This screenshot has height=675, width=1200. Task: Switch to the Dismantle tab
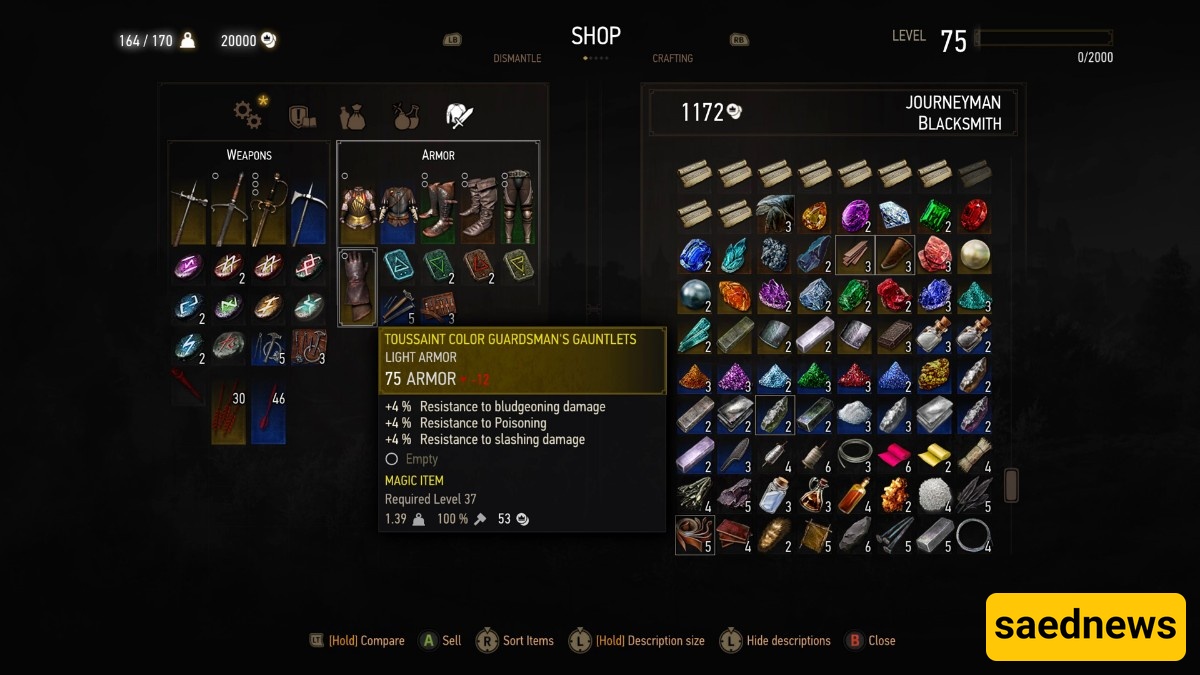[x=517, y=58]
